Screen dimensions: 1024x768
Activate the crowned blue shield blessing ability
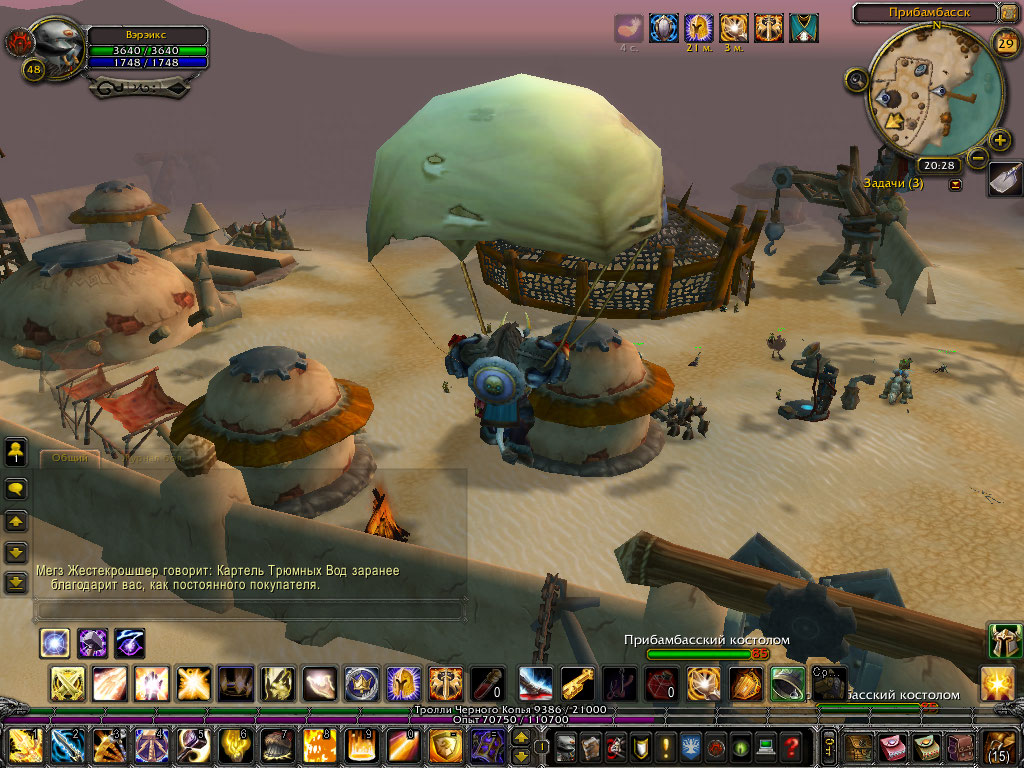361,684
